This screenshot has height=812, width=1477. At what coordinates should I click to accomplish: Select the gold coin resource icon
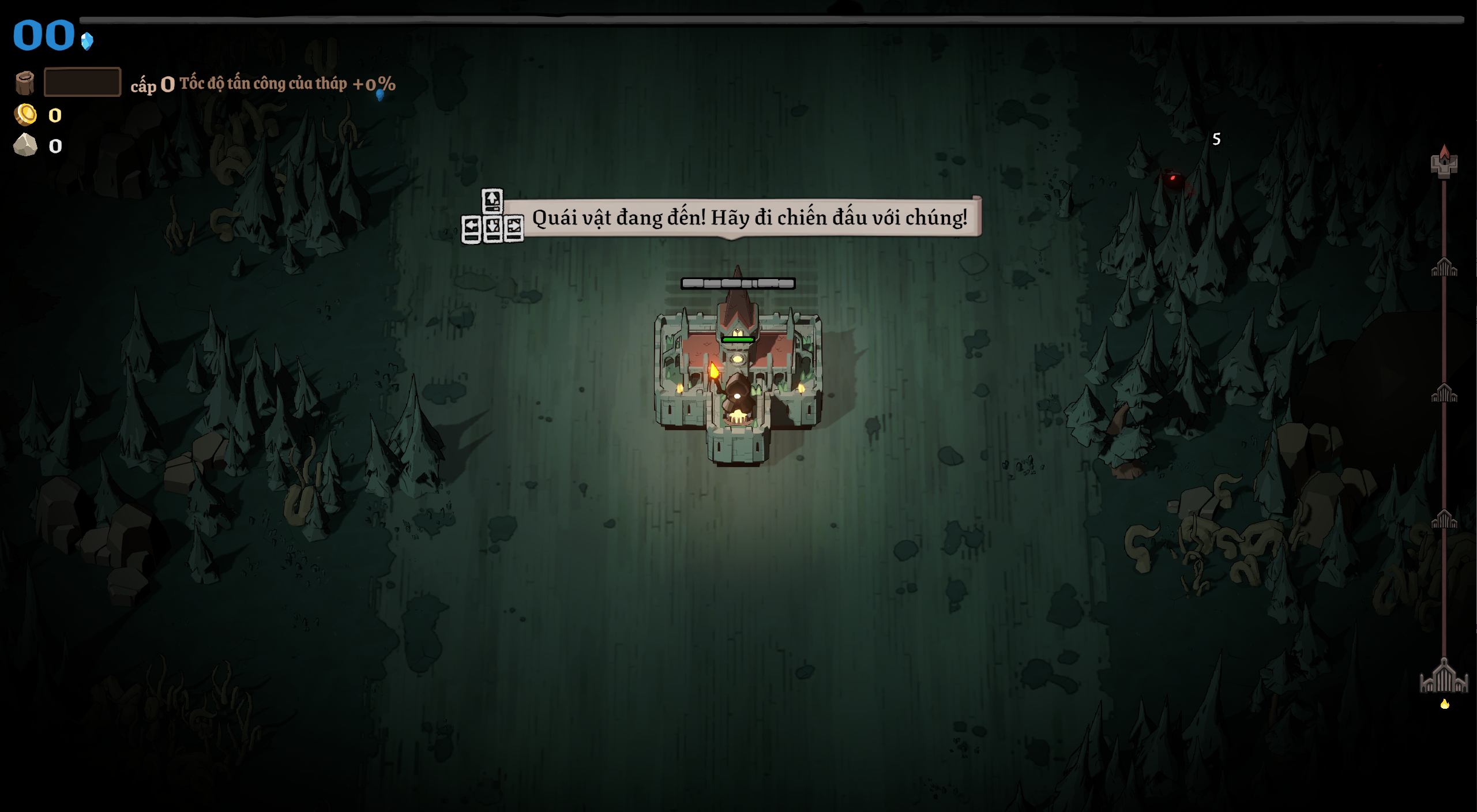[x=25, y=115]
